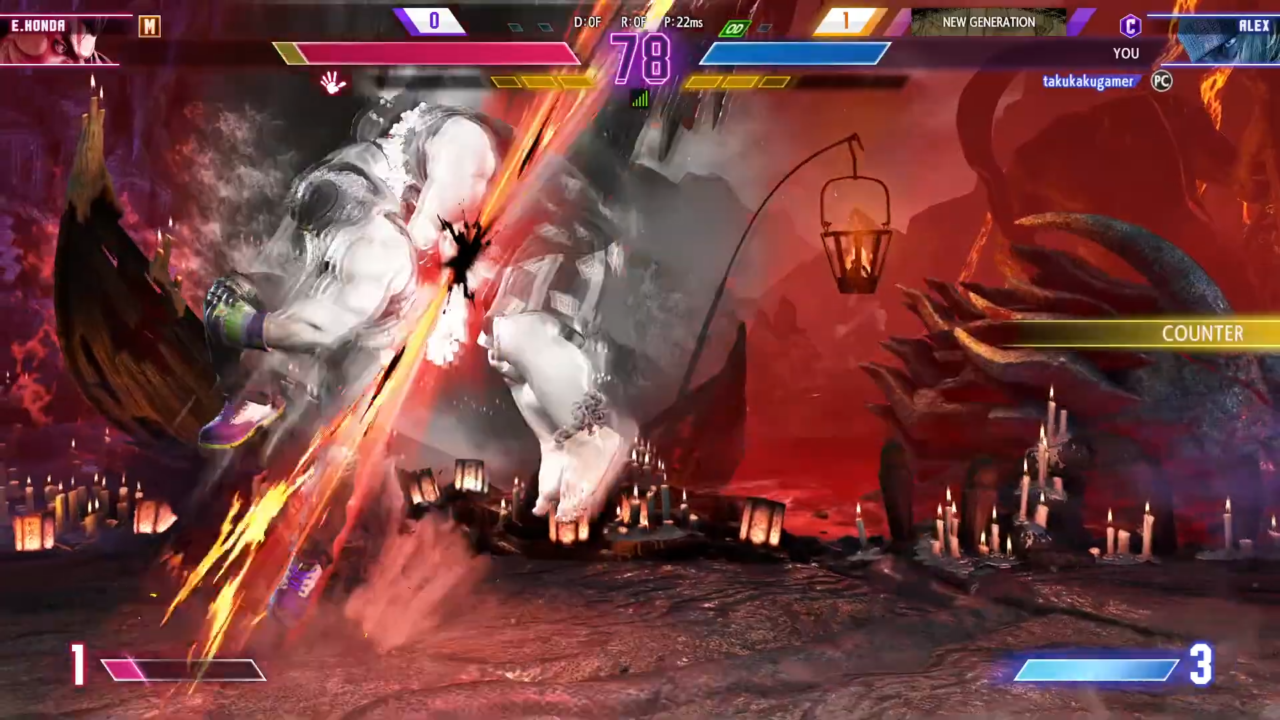The width and height of the screenshot is (1280, 720).
Task: Click E. Honda's character portrait
Action: click(60, 42)
